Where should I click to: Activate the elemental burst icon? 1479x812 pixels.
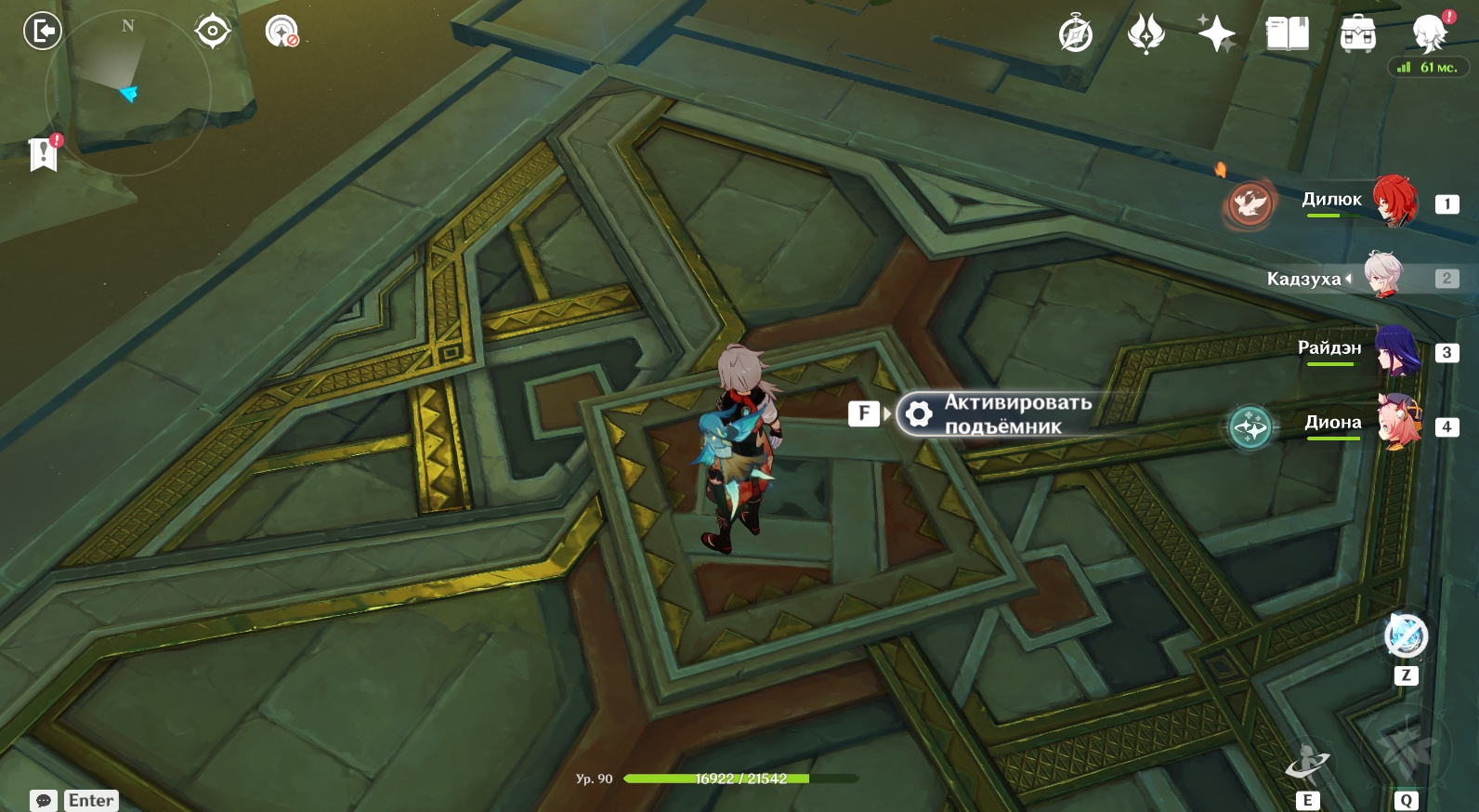point(1406,751)
